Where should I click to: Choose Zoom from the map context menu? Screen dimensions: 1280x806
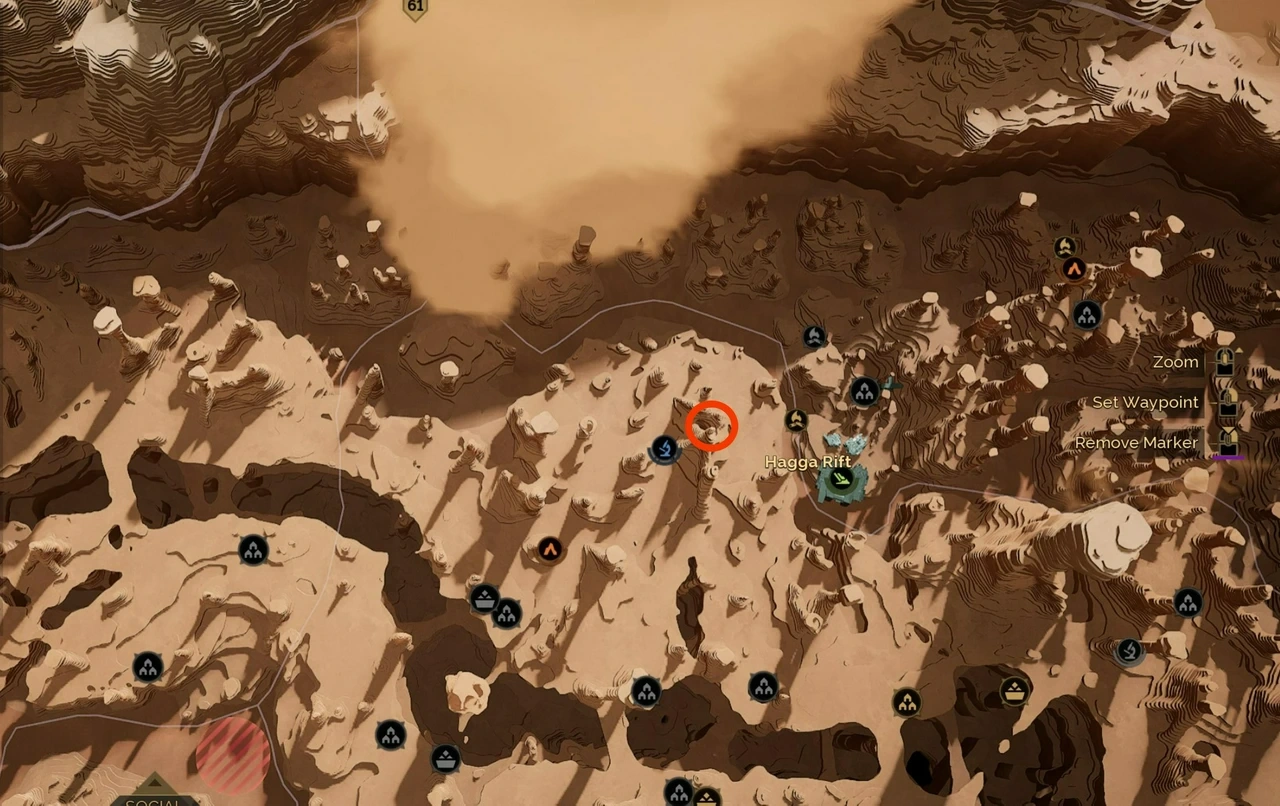click(x=1176, y=362)
